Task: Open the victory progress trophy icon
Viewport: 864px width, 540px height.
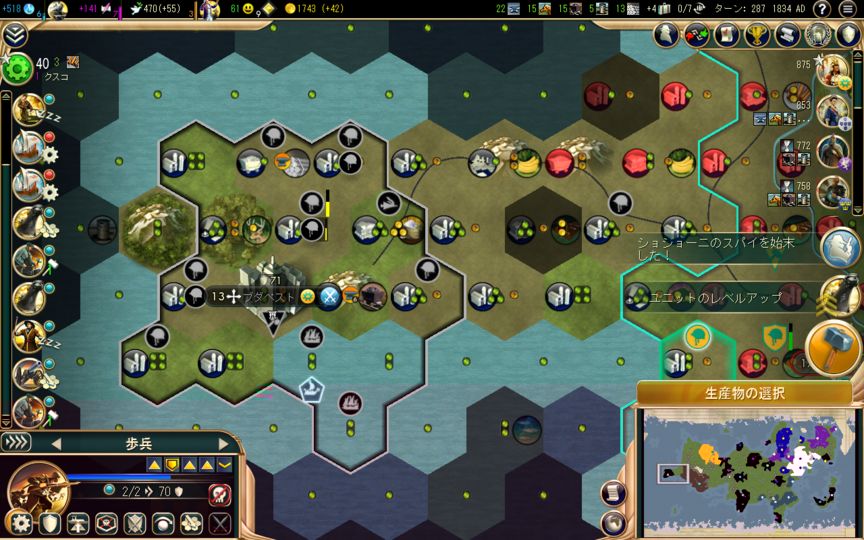Action: coord(756,35)
